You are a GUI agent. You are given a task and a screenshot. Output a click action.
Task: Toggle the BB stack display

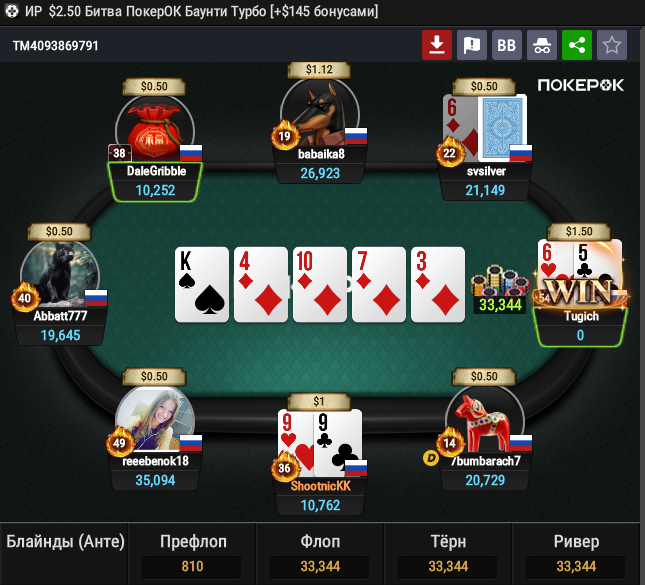tap(506, 45)
